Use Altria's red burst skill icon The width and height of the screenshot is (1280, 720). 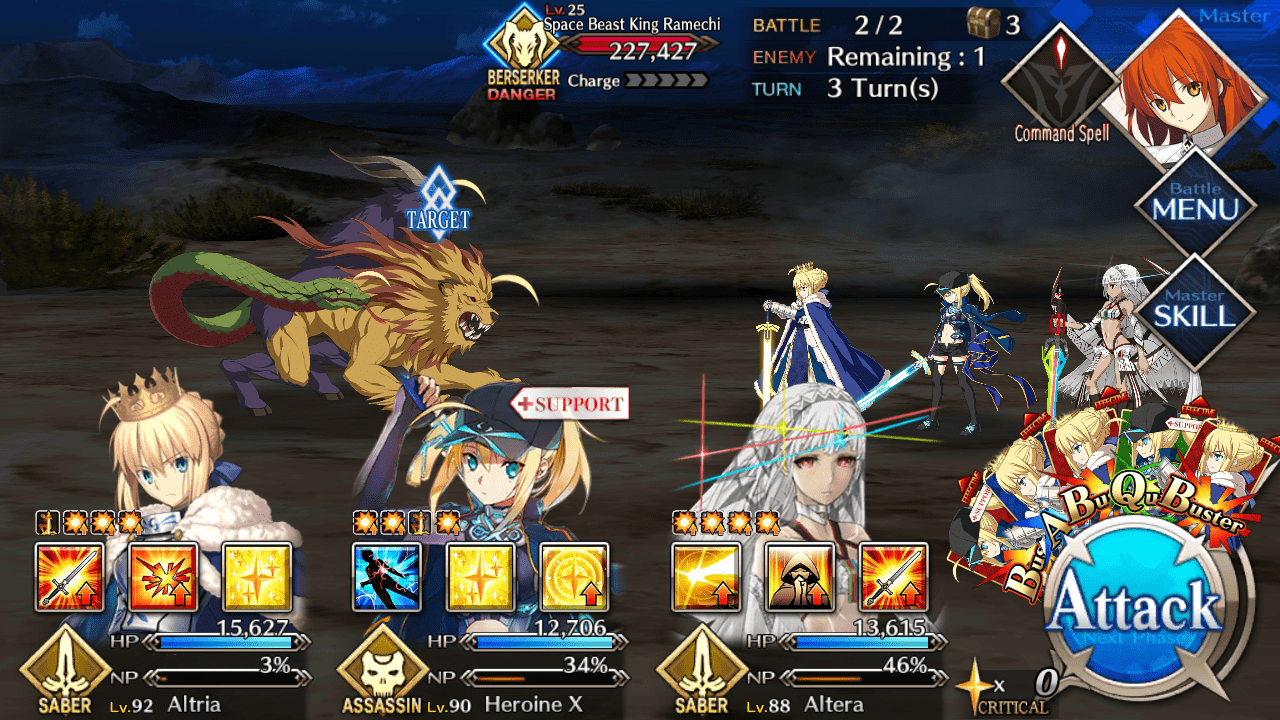[163, 577]
